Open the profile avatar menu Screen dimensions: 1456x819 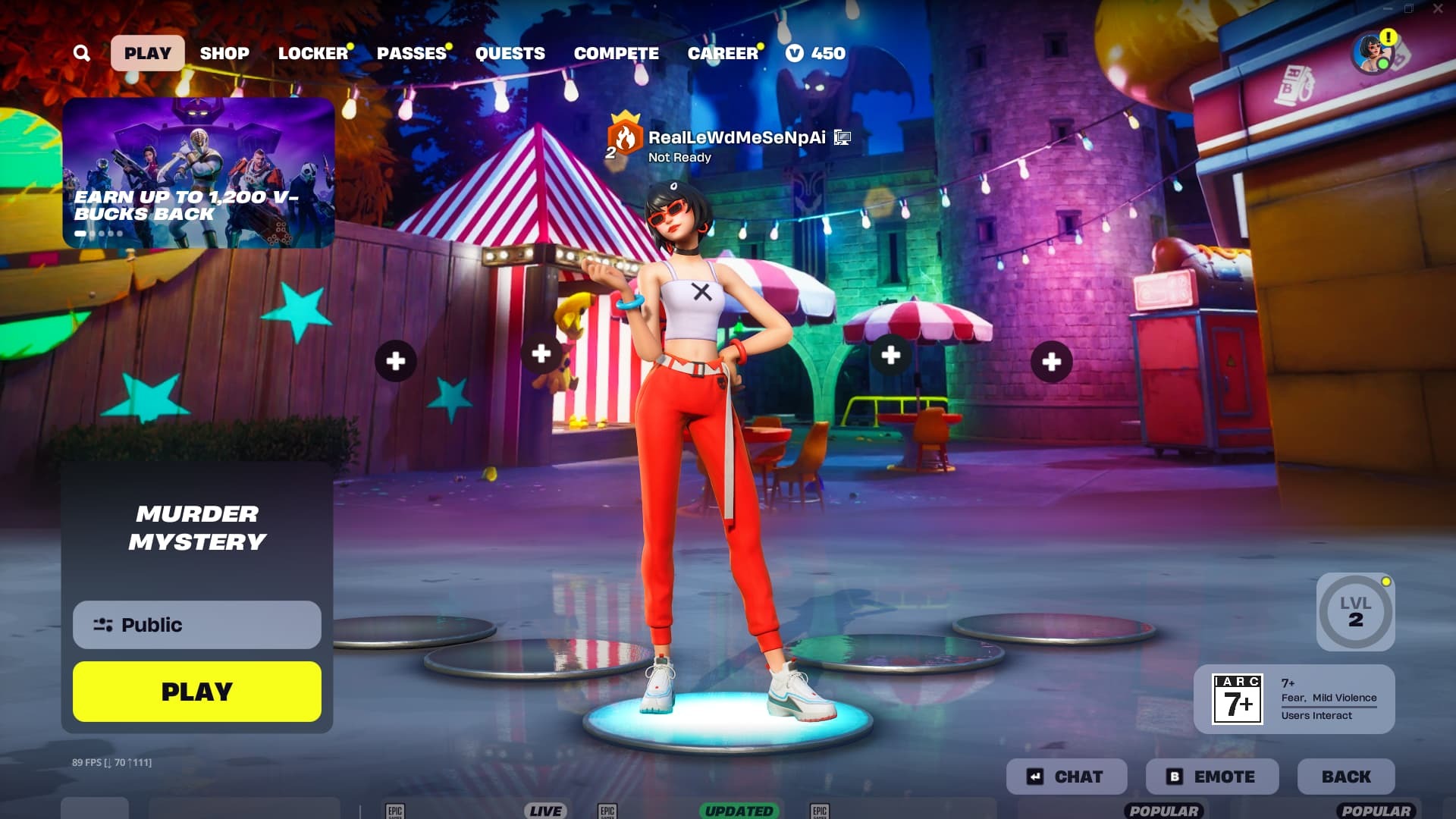(x=1373, y=53)
